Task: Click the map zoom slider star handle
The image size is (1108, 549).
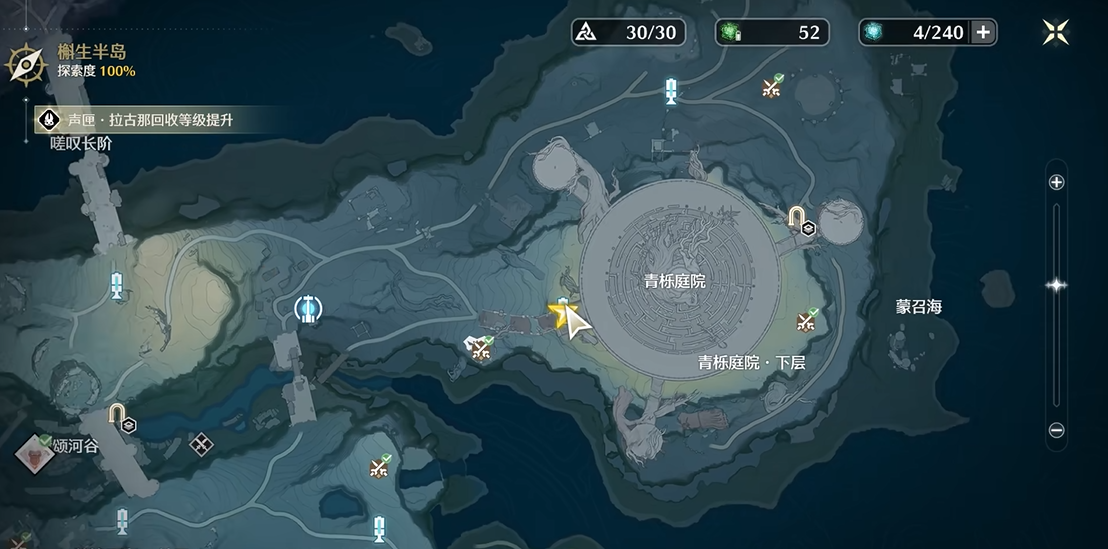Action: [1056, 285]
